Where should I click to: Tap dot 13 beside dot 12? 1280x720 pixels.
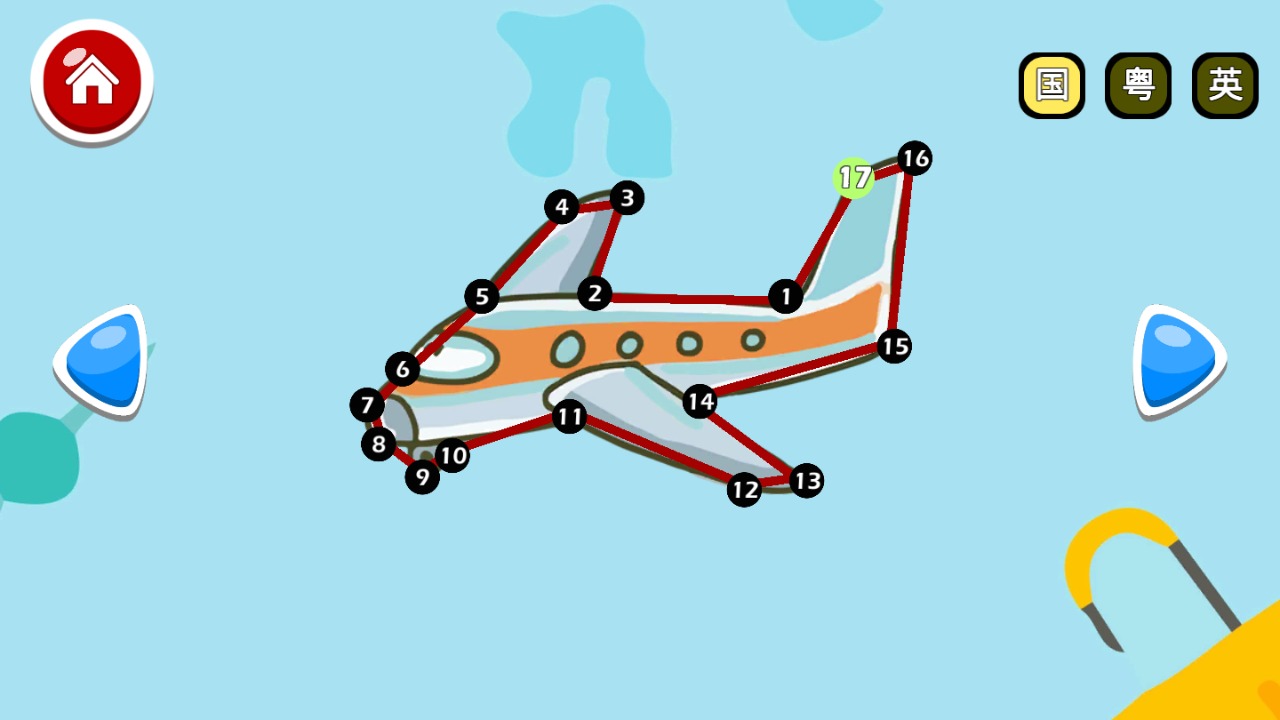click(806, 481)
